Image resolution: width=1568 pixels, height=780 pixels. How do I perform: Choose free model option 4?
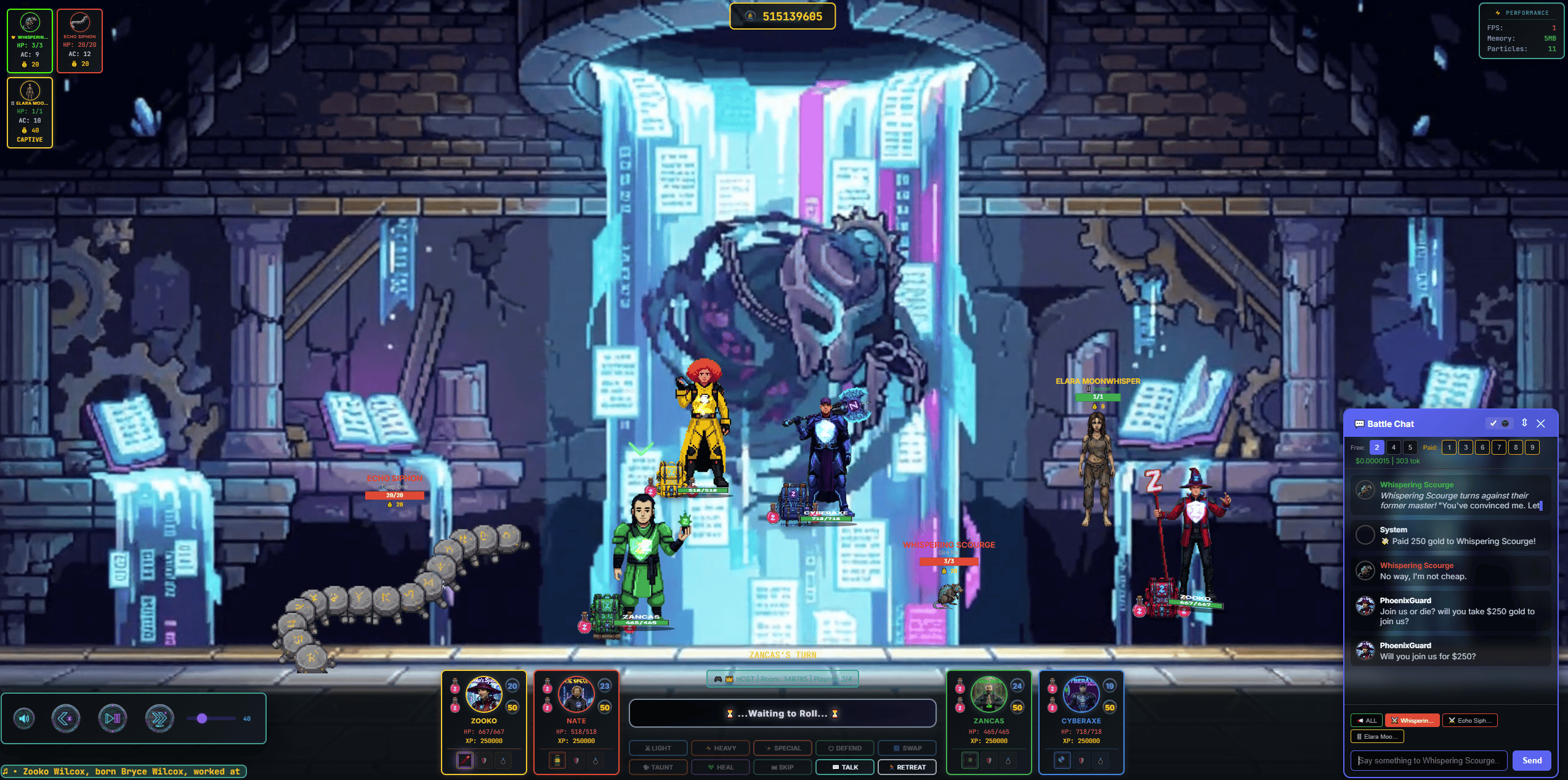click(x=1393, y=447)
